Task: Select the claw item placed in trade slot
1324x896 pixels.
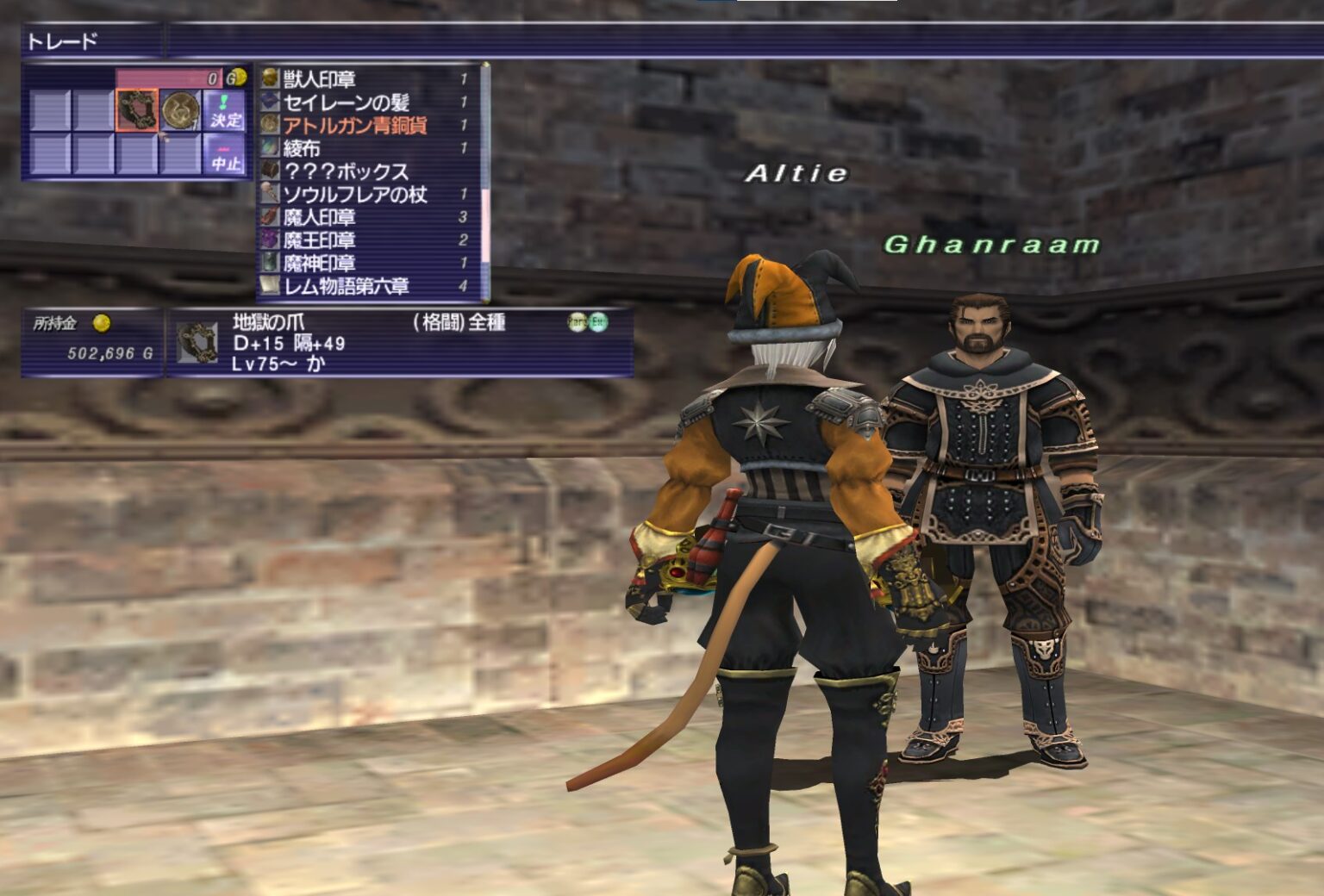Action: point(138,110)
